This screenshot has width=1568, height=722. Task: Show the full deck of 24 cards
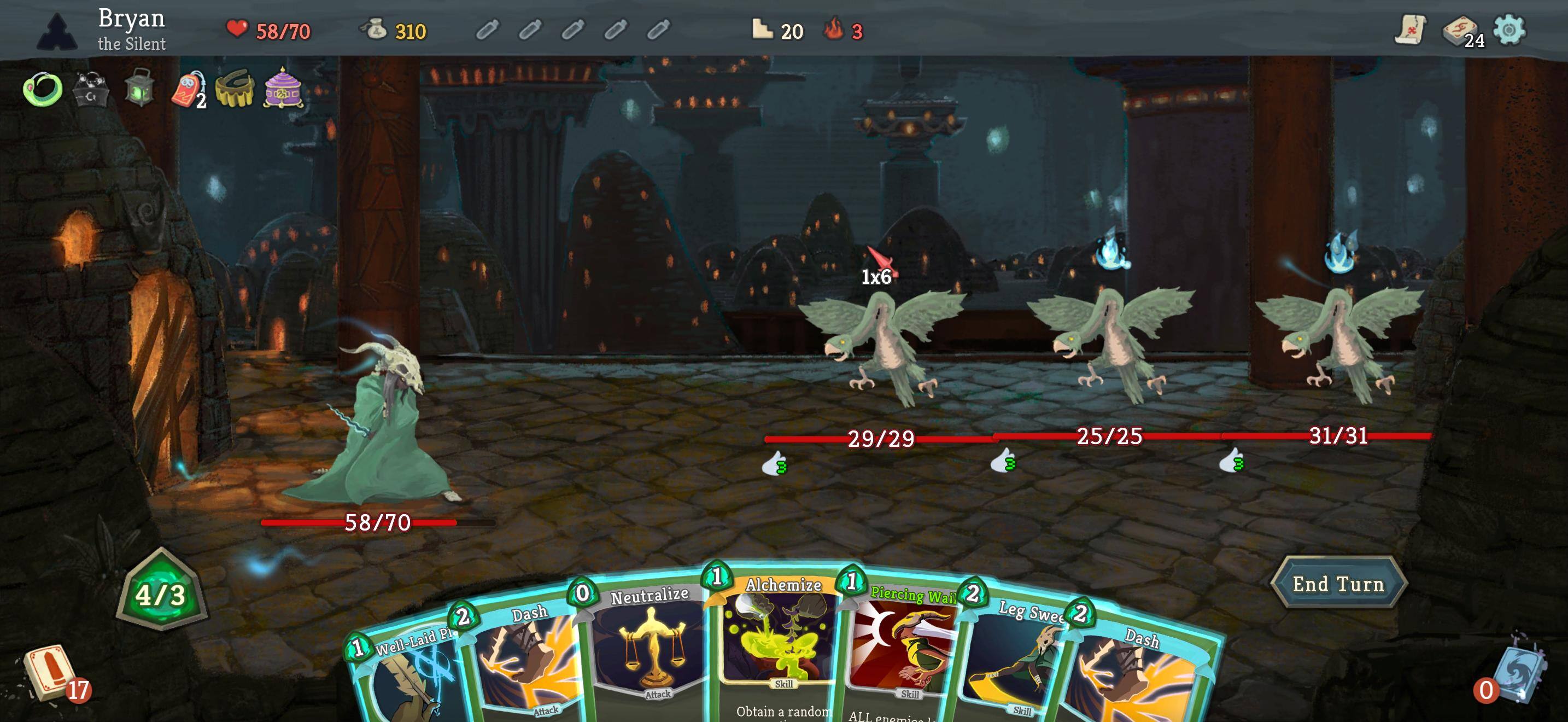(1461, 31)
